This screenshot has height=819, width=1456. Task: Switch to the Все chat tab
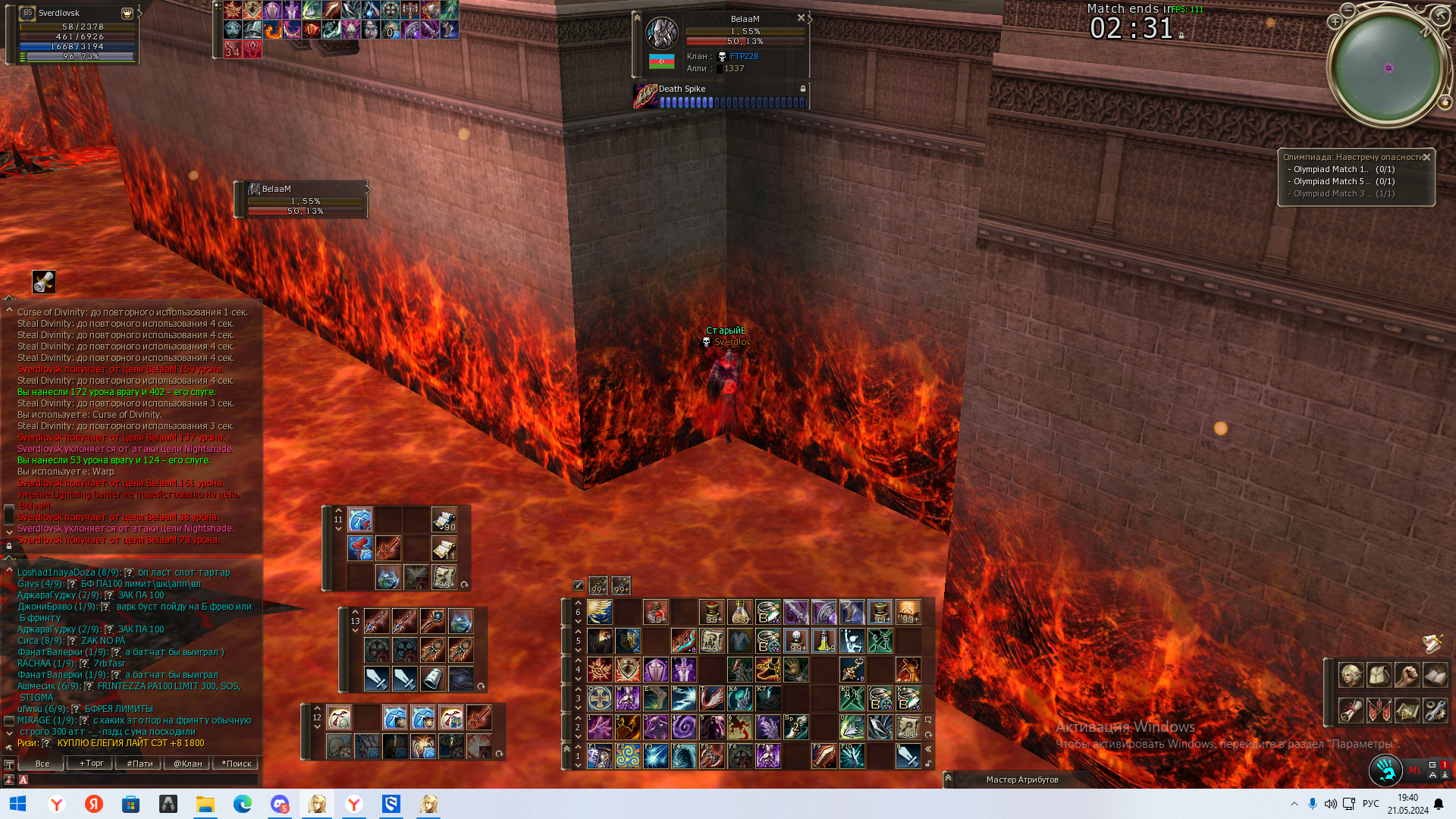(x=42, y=764)
